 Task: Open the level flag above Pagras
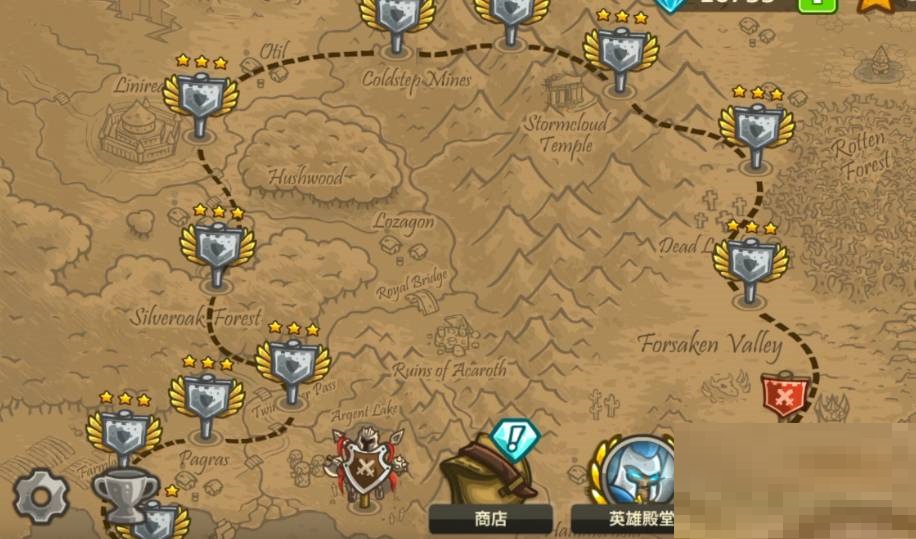pyautogui.click(x=207, y=398)
